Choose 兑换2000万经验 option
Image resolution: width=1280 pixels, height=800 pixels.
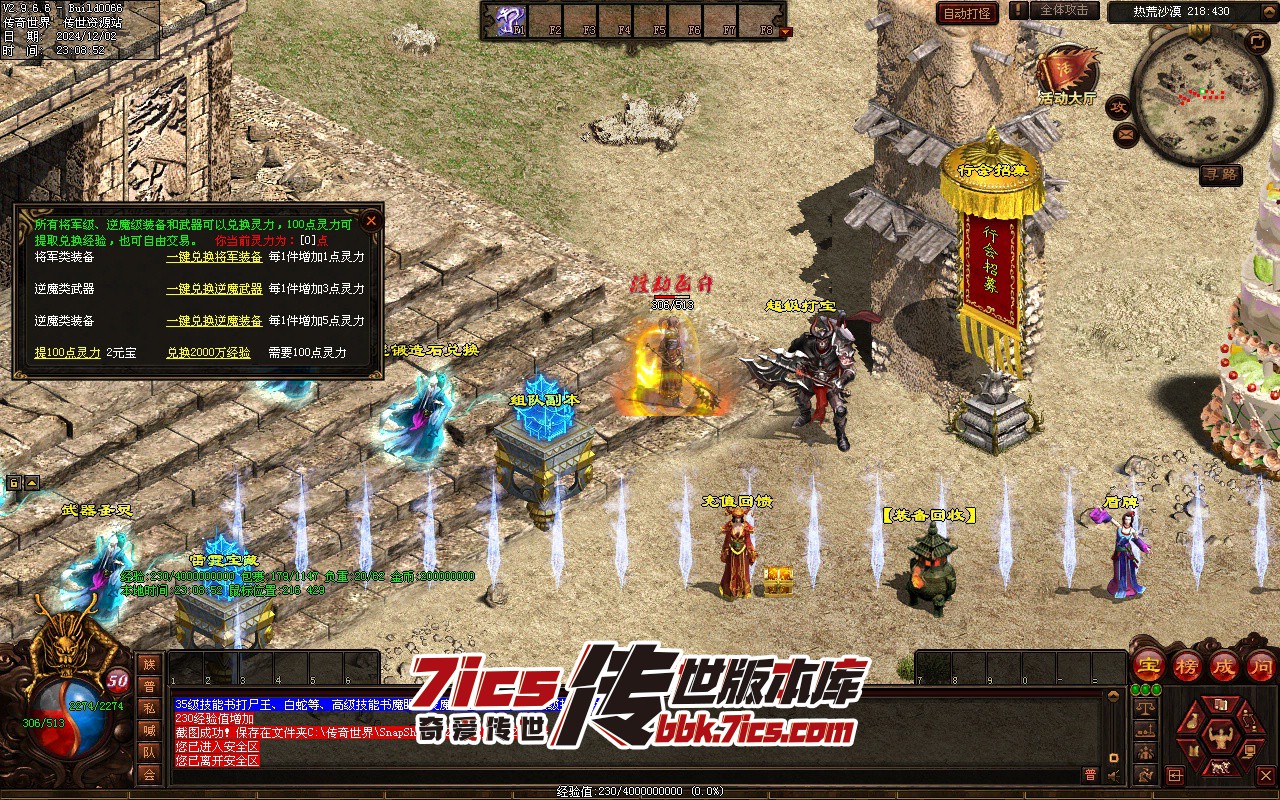click(x=208, y=353)
